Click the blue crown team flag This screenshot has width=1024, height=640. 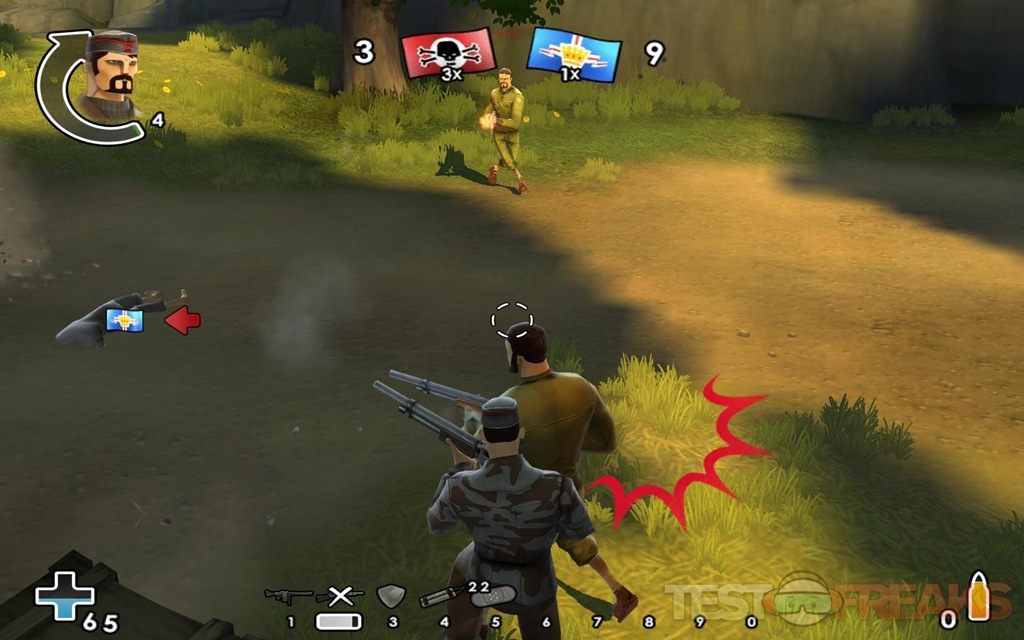[x=573, y=53]
